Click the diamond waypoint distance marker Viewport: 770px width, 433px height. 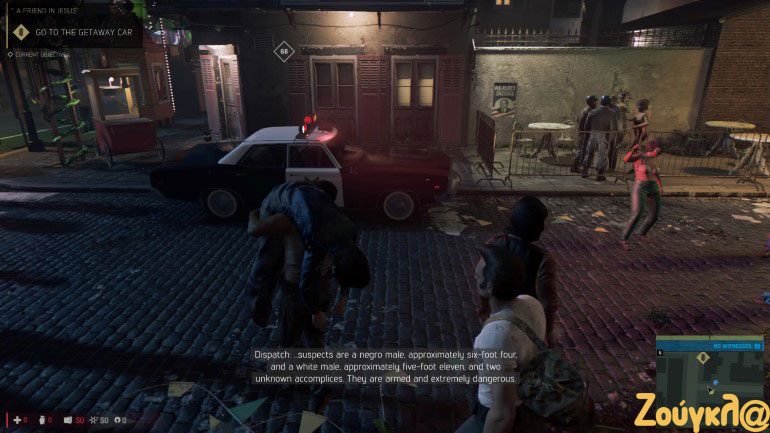click(284, 50)
